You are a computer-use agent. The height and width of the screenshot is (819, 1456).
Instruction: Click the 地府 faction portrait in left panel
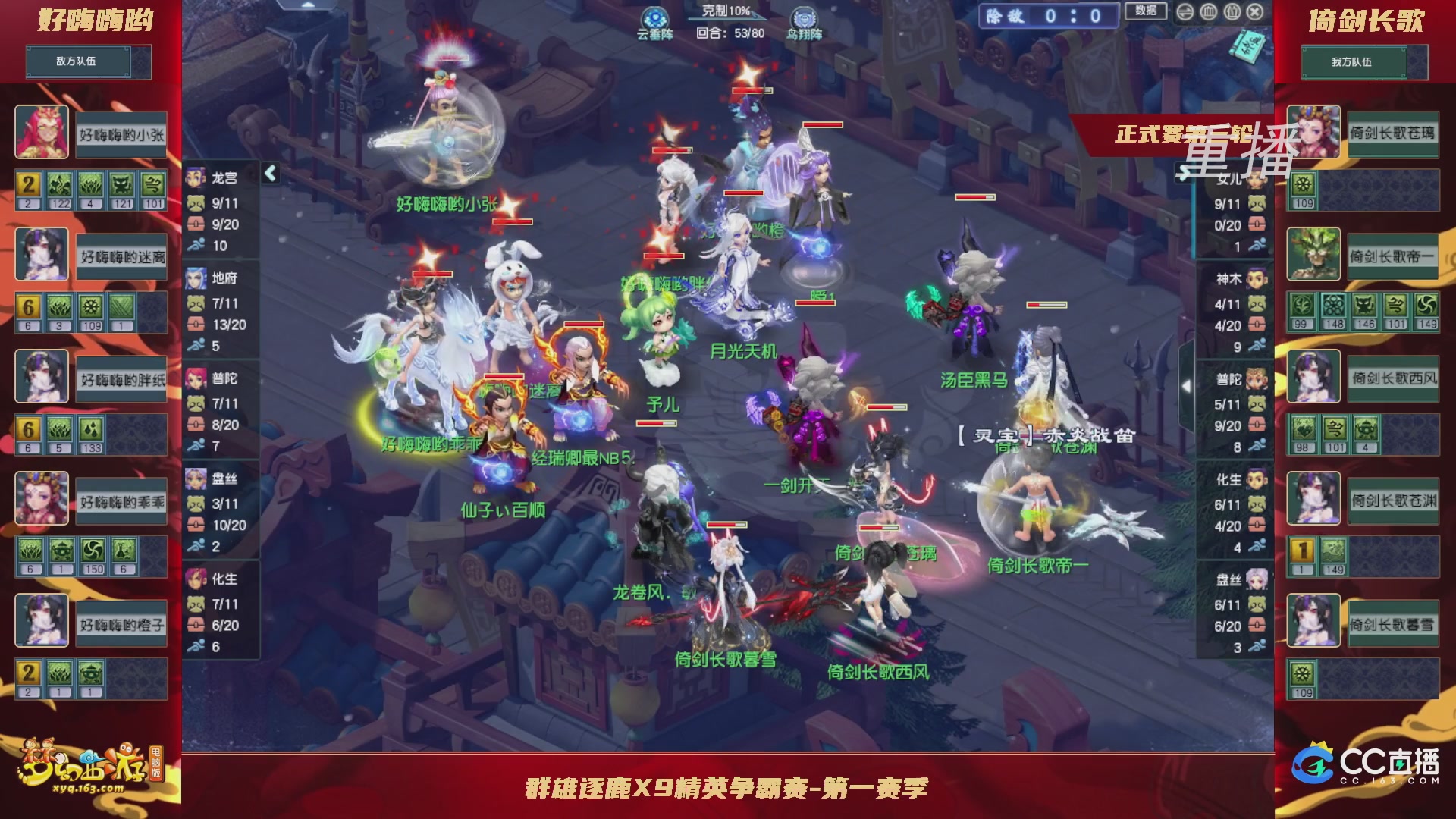click(196, 278)
